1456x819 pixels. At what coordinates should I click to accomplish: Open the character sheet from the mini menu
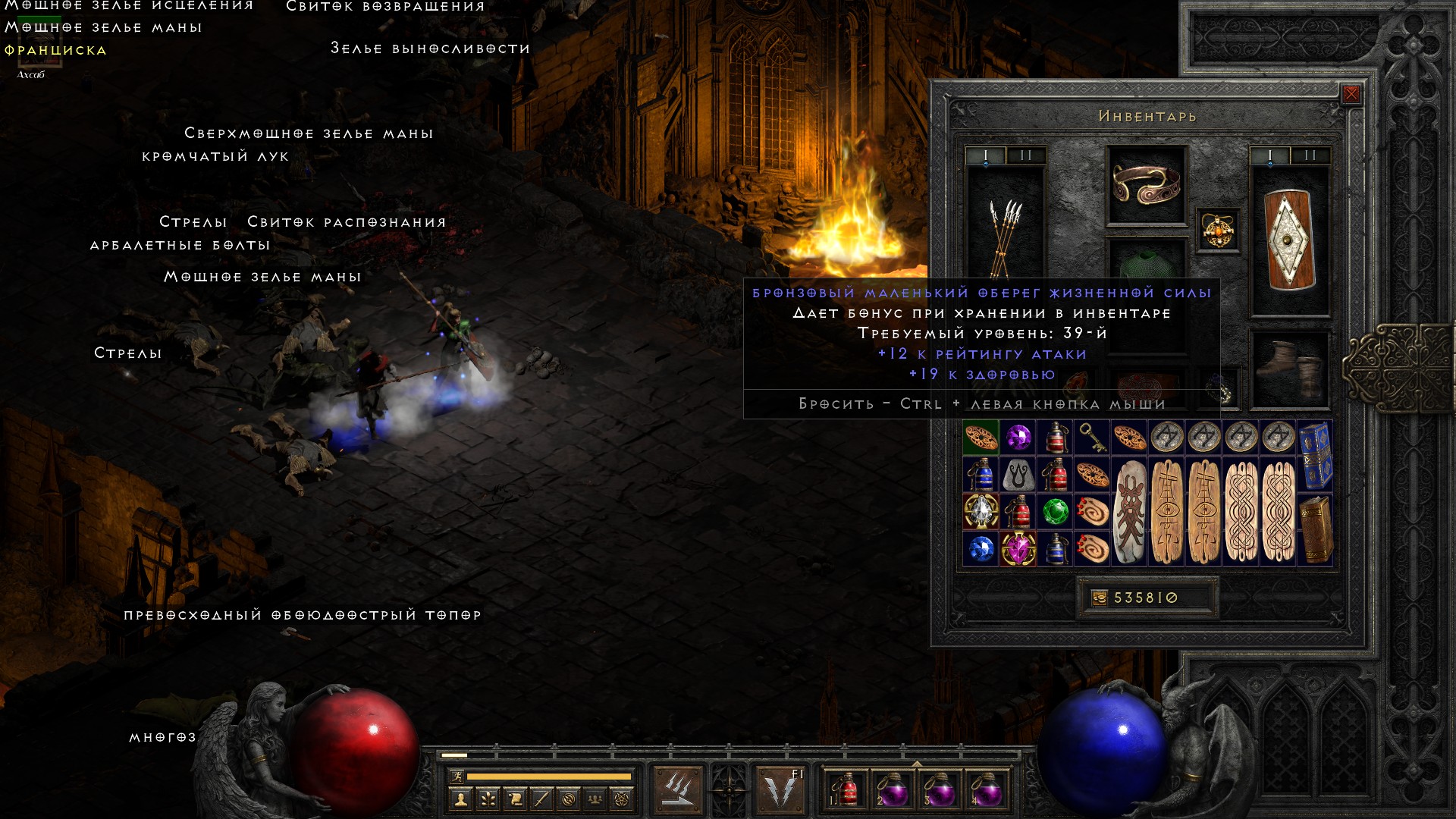(x=460, y=799)
